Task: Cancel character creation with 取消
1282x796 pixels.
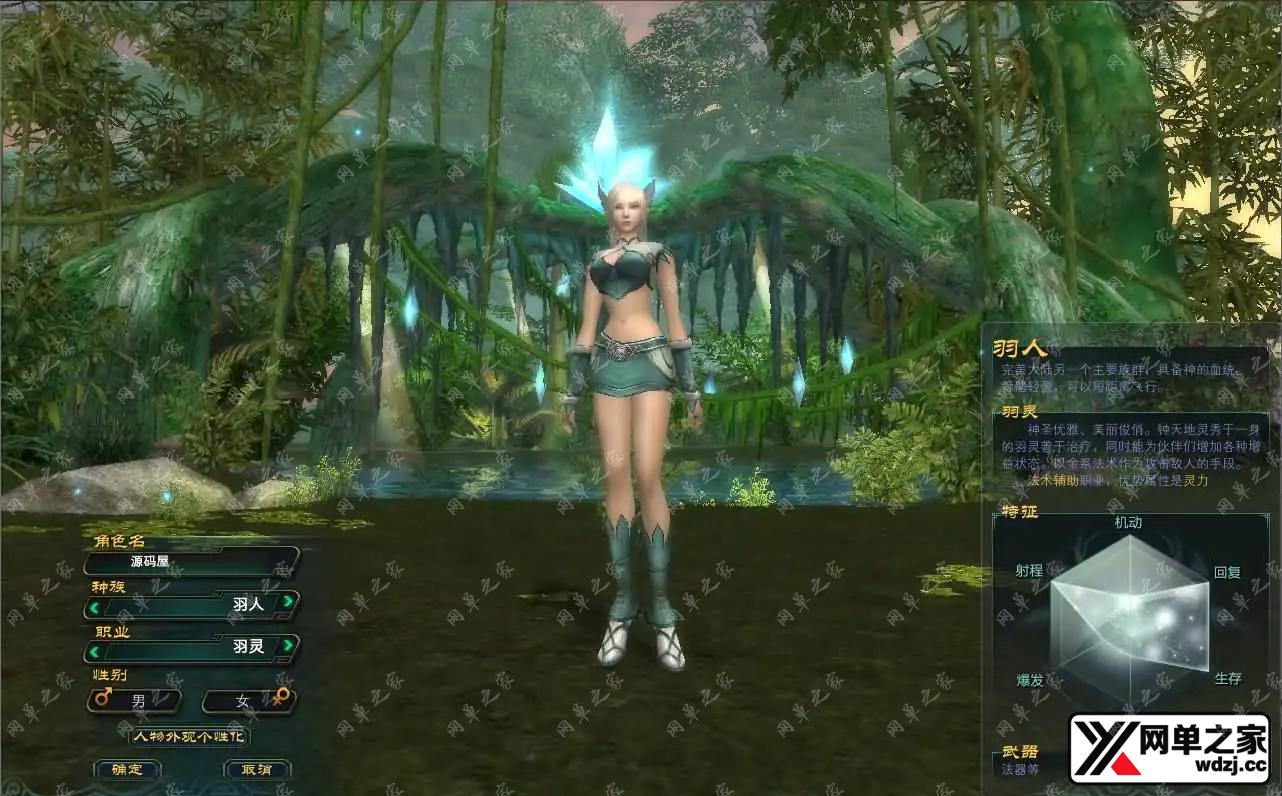Action: pos(257,769)
